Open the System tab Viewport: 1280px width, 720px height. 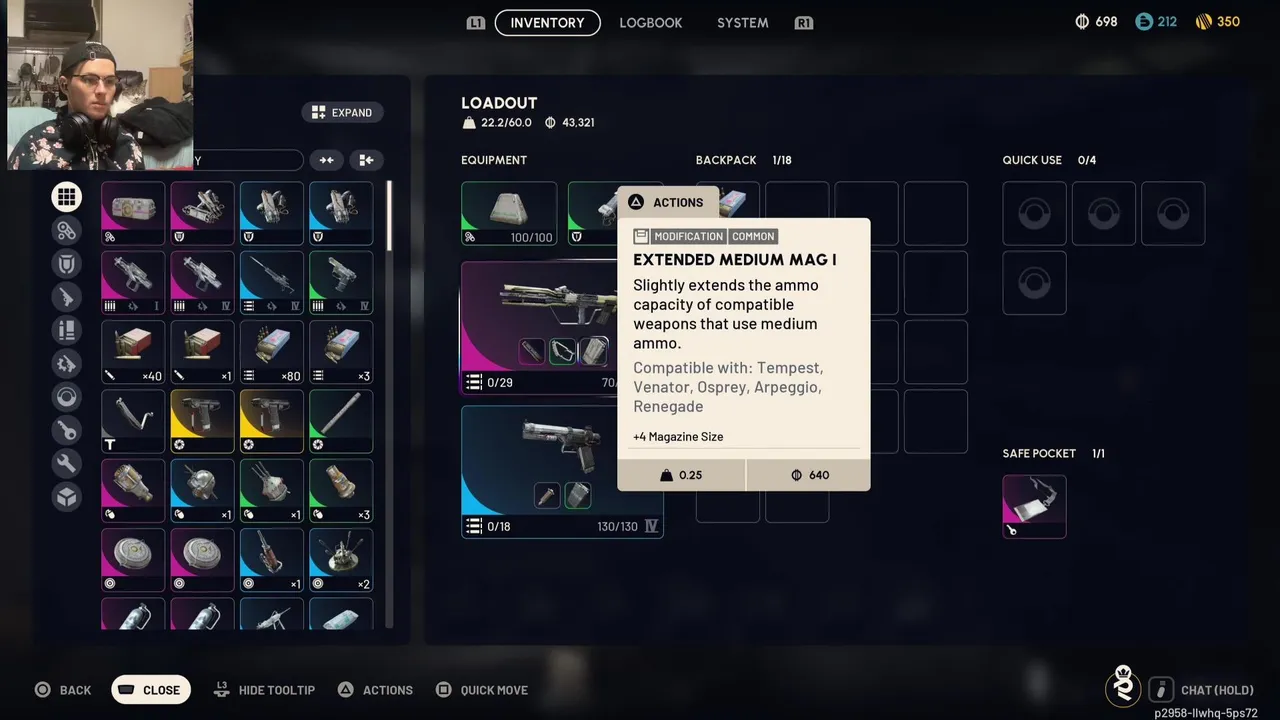click(742, 23)
